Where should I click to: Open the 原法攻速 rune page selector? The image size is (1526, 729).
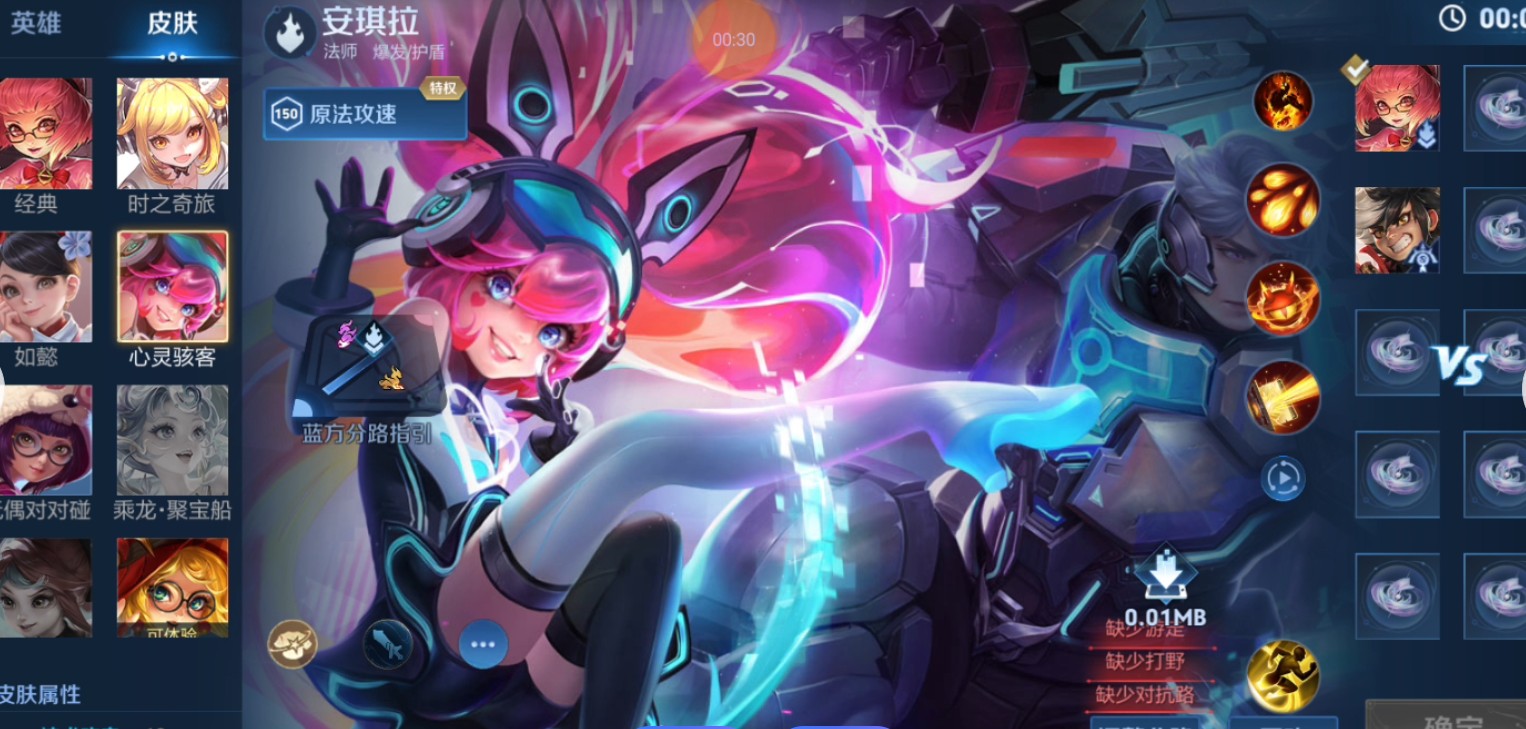pos(365,114)
